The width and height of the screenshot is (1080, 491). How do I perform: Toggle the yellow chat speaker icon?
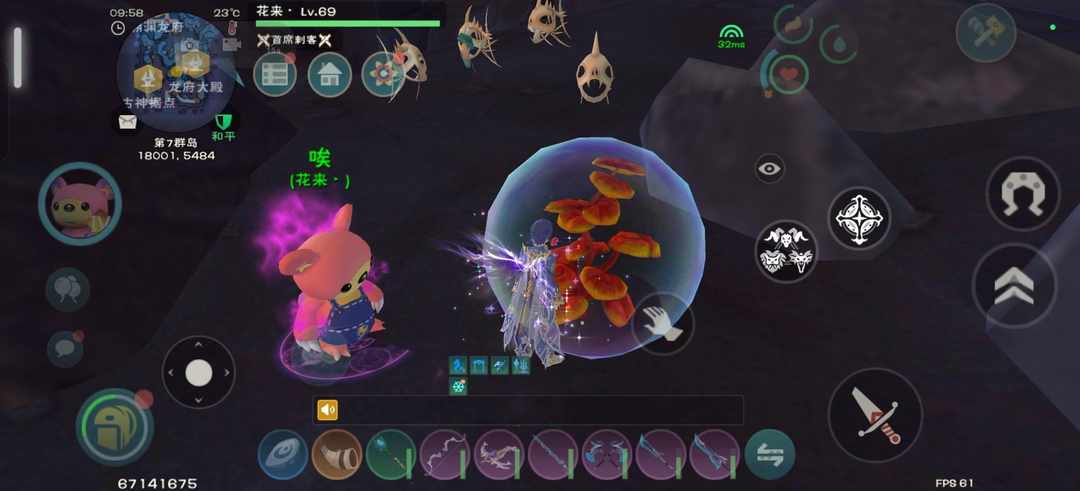click(328, 410)
